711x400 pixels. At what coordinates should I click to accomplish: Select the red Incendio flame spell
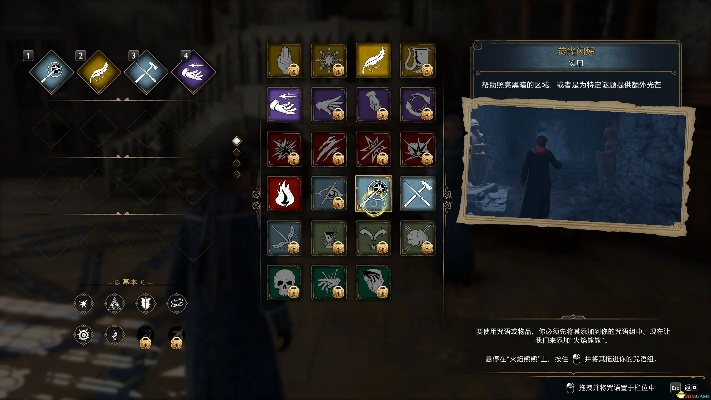[x=285, y=192]
